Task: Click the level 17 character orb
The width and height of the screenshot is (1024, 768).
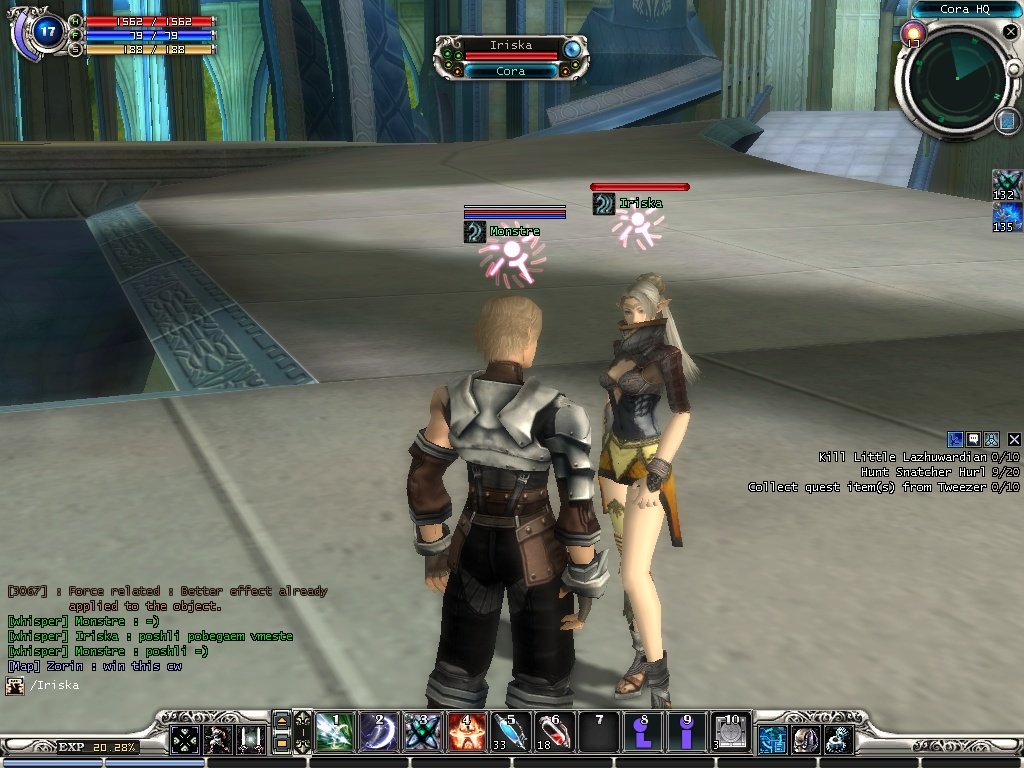Action: (x=48, y=31)
